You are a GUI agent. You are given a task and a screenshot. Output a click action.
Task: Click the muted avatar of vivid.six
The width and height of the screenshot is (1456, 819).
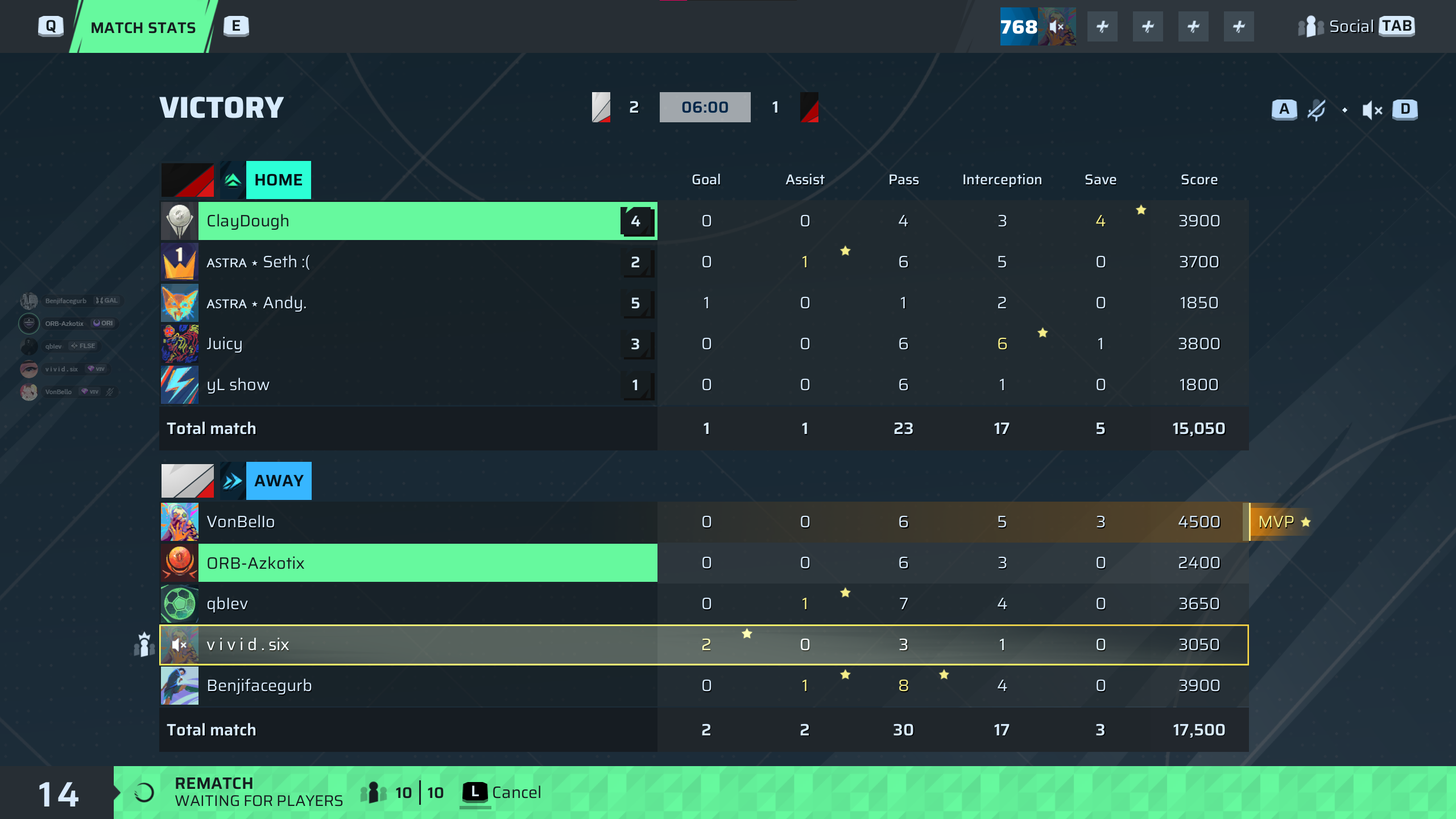[x=179, y=645]
